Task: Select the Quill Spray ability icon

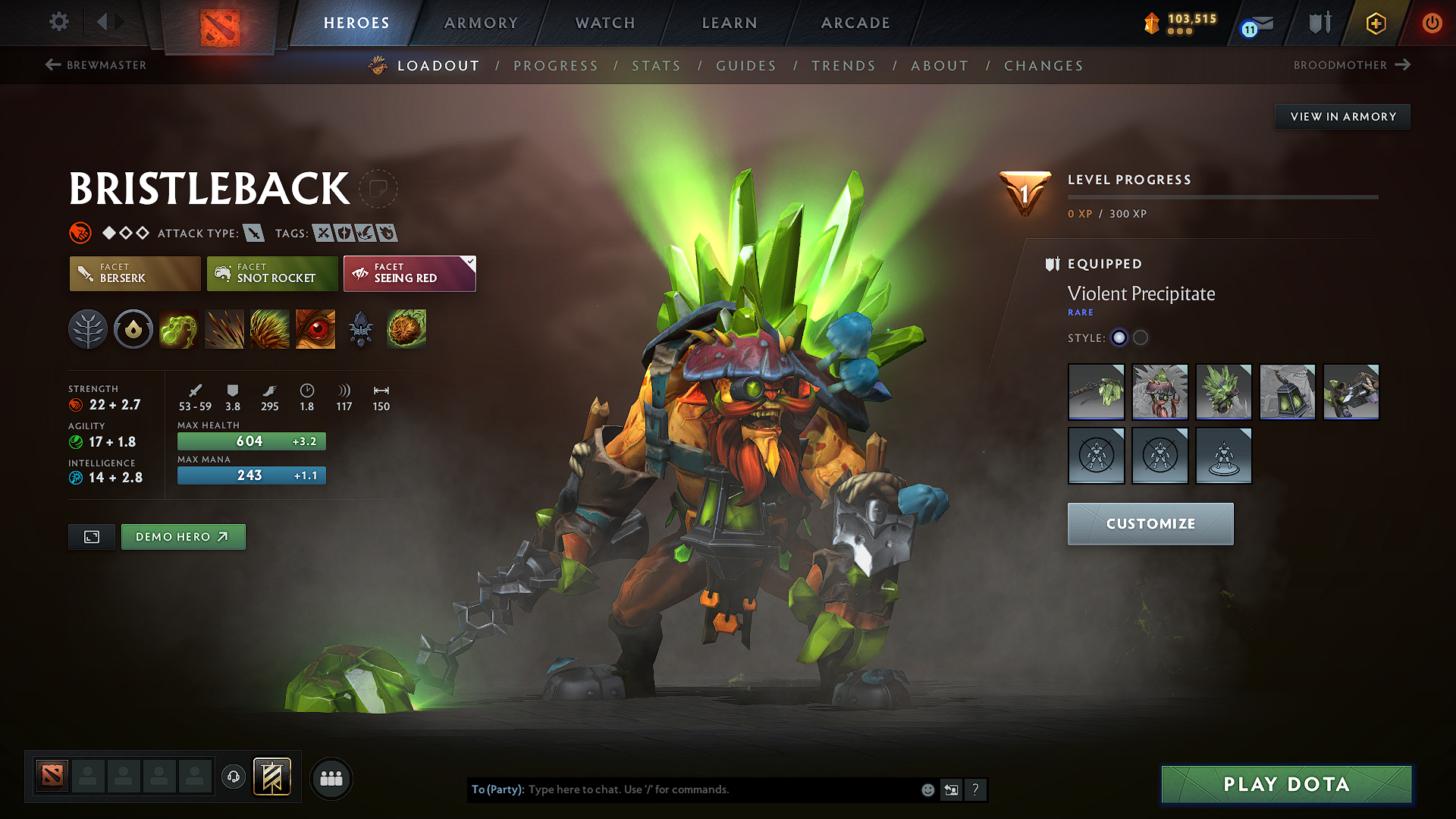Action: [224, 329]
